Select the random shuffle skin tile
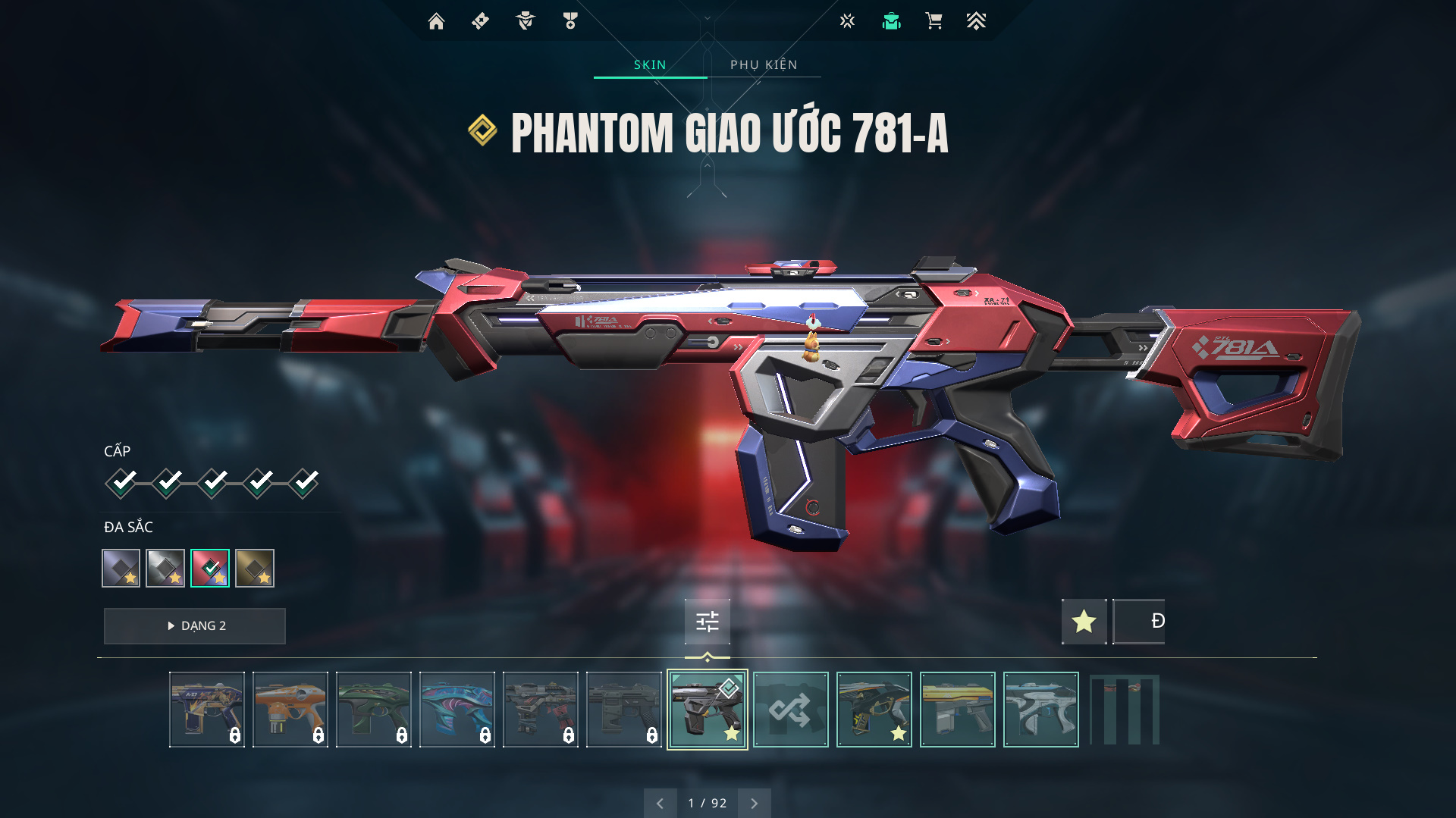 pos(790,710)
